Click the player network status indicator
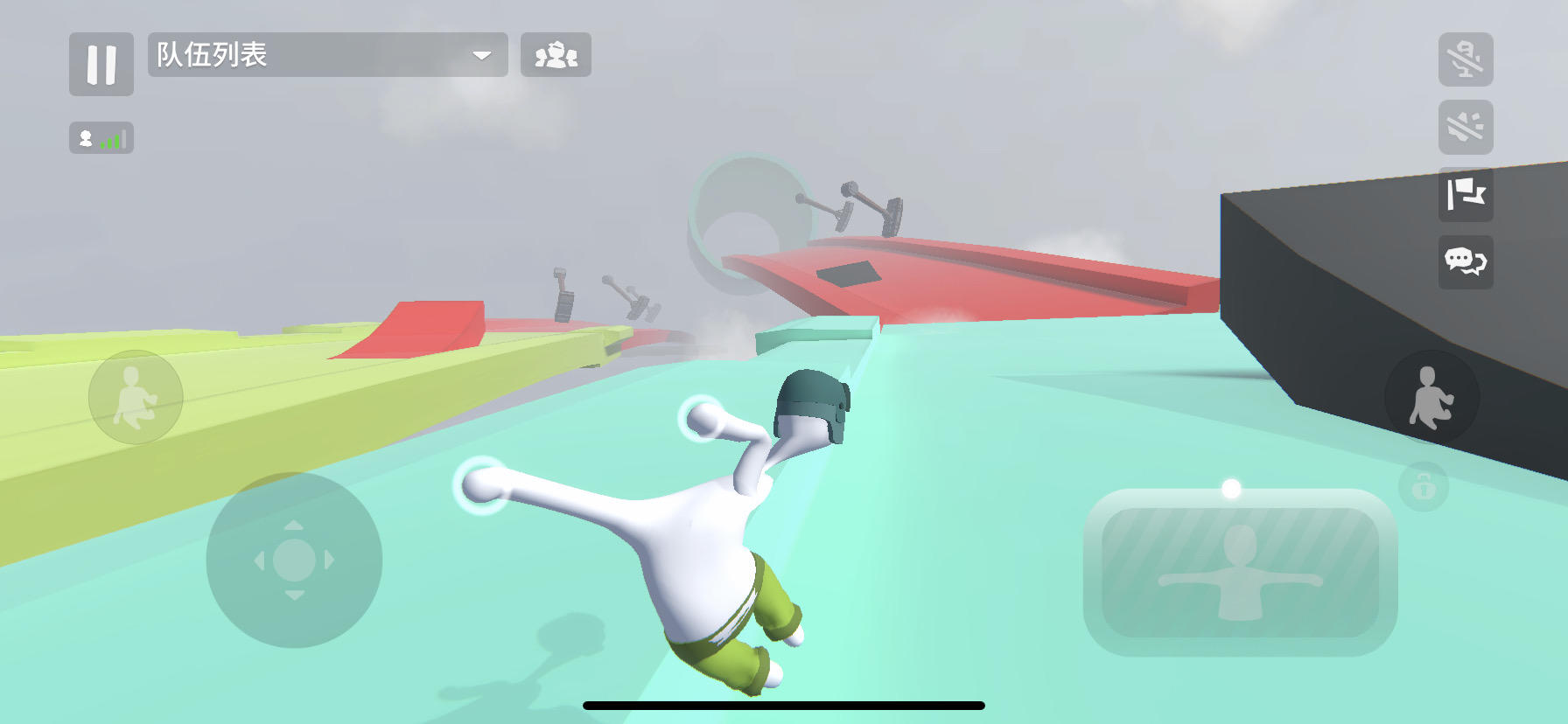Screen dimensions: 1568x724 101,137
